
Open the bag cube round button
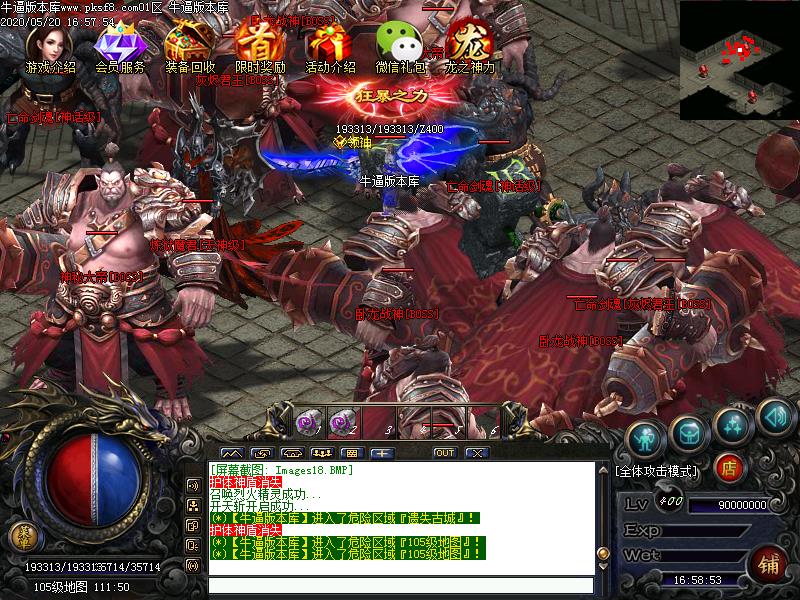click(689, 430)
